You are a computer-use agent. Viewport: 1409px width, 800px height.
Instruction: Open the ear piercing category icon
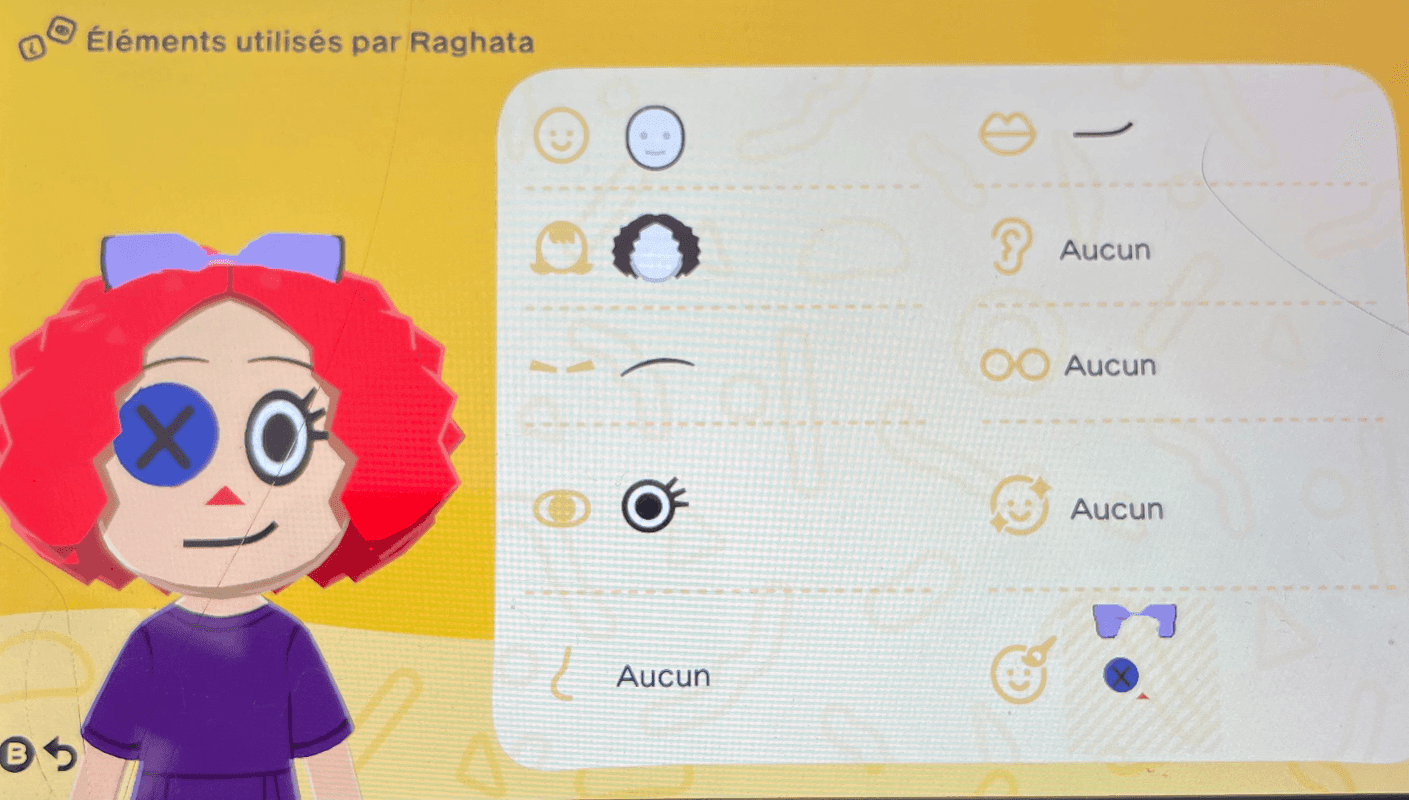1013,246
